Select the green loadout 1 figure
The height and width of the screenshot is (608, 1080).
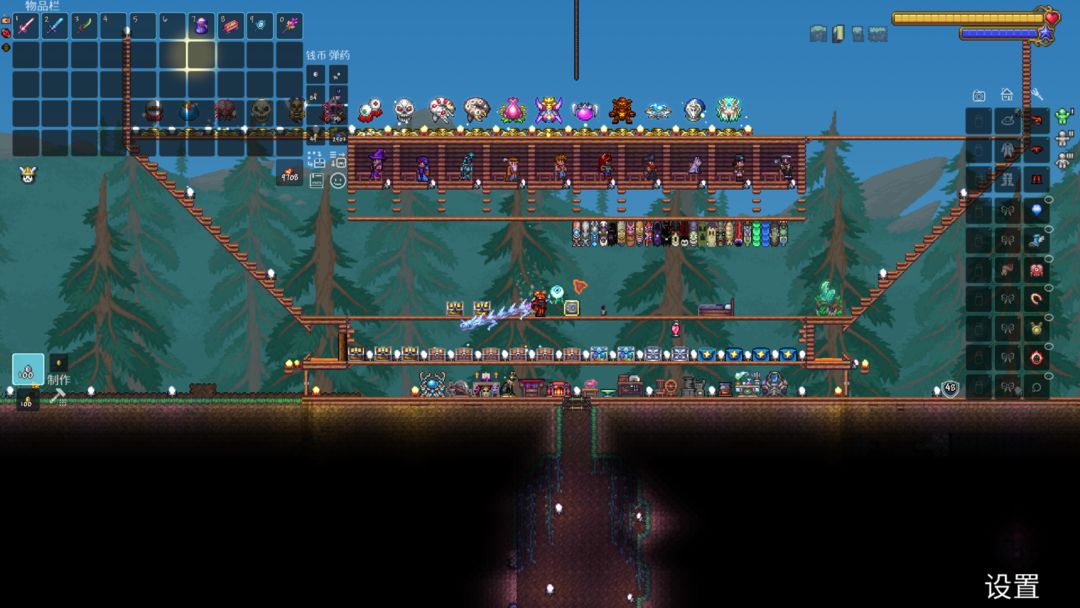click(1063, 118)
